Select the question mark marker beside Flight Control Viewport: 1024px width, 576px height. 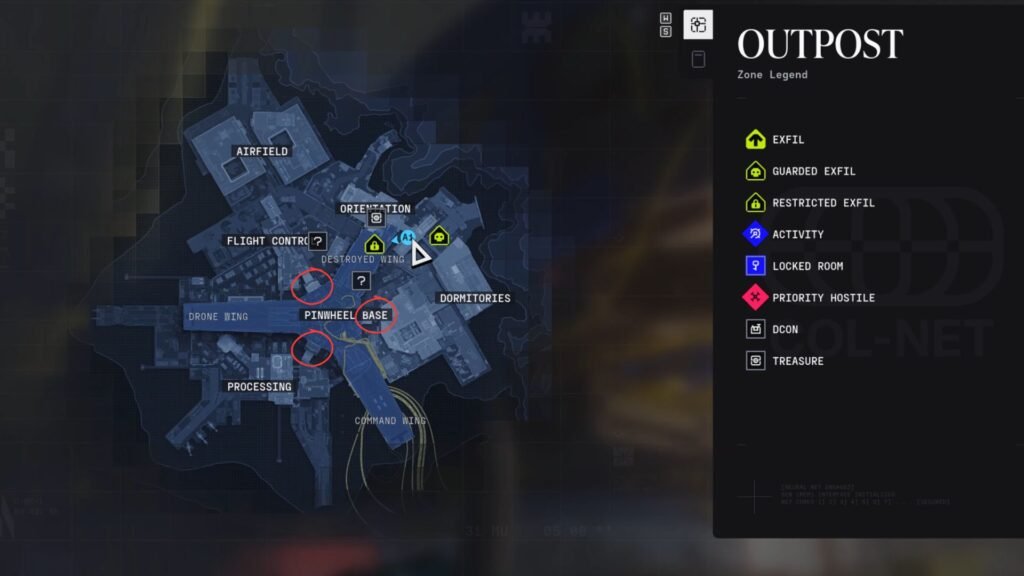click(318, 241)
